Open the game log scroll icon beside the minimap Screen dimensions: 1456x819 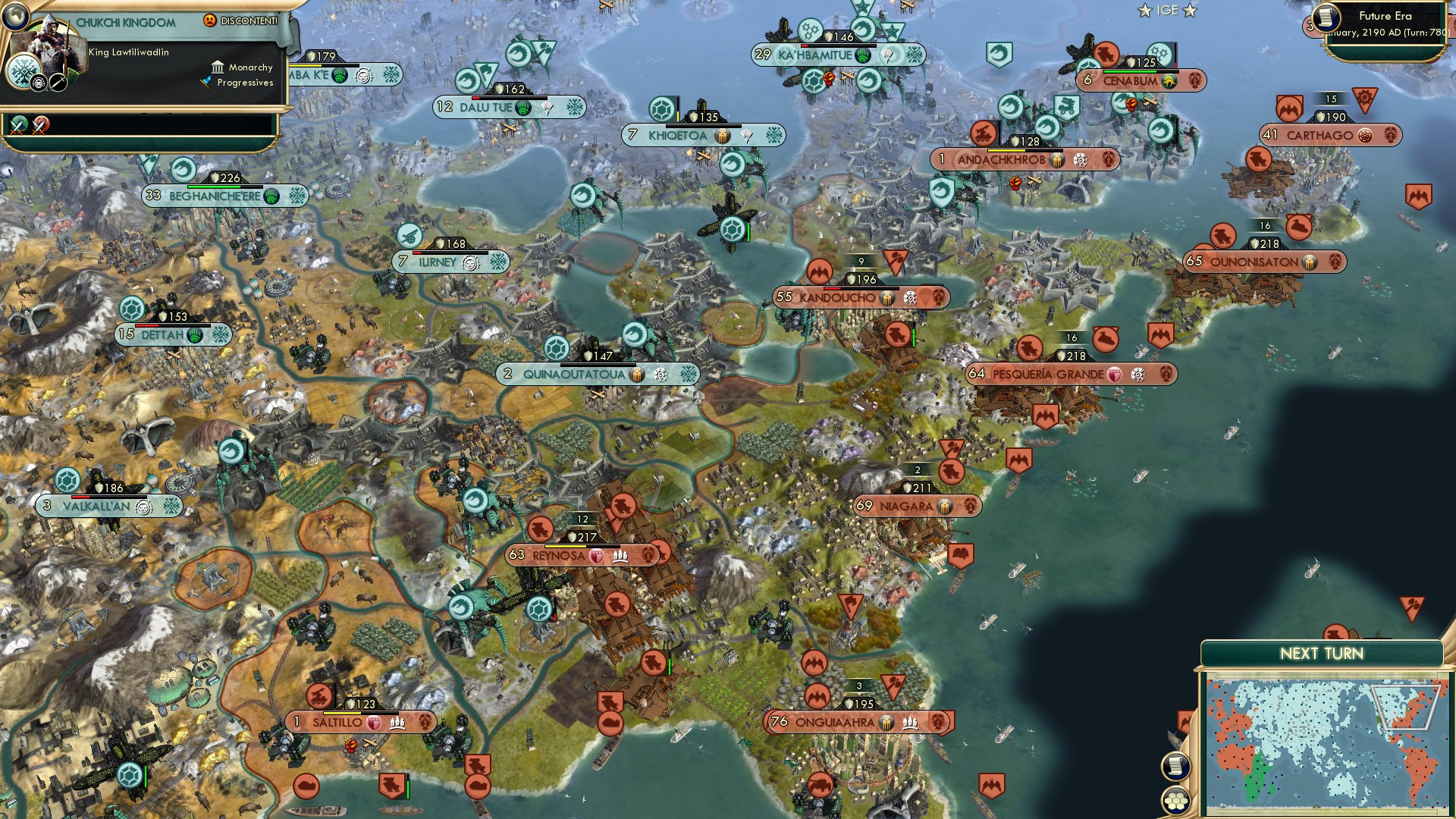[1176, 764]
